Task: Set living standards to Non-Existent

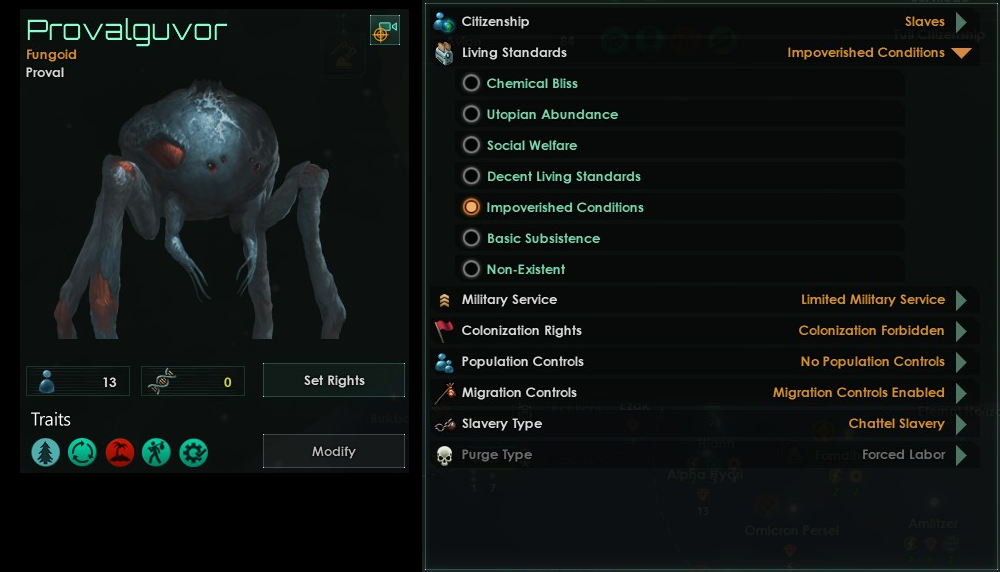Action: coord(472,270)
